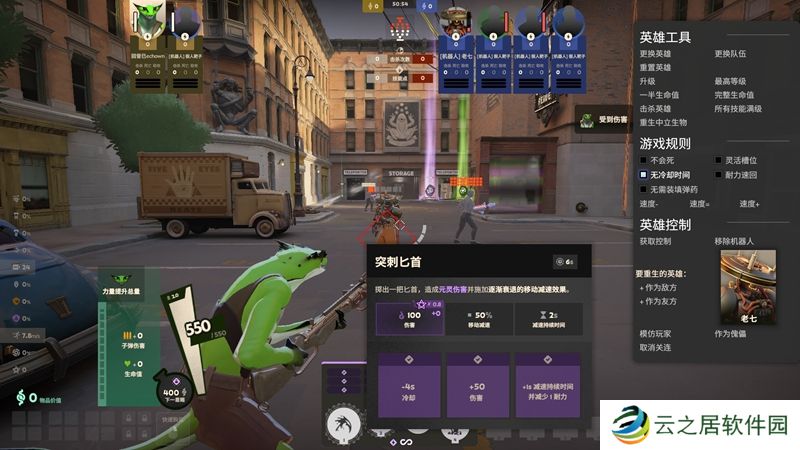This screenshot has height=450, width=800.
Task: Click 击杀英雄 to kill the hero
Action: 658,108
